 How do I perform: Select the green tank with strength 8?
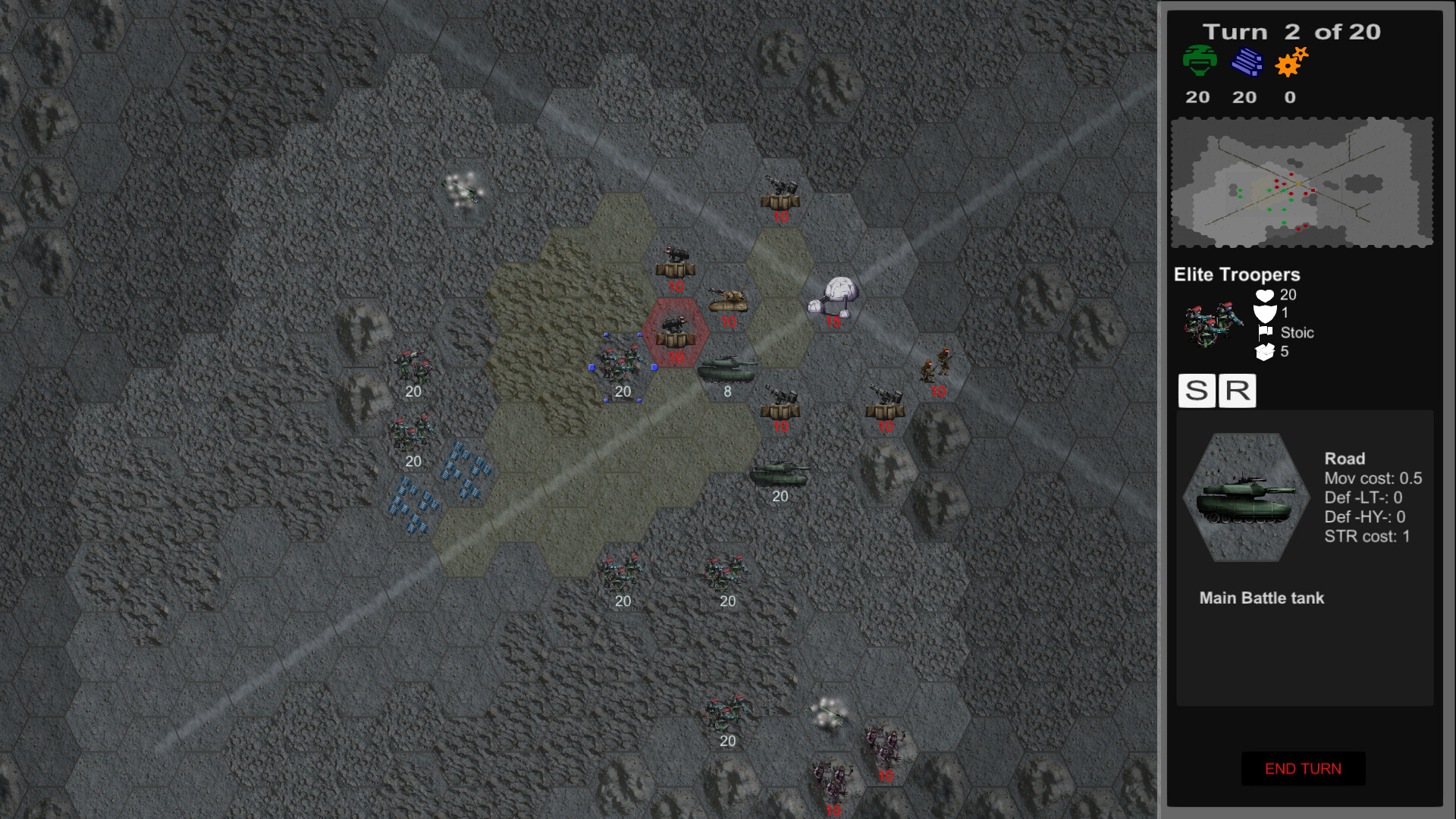coord(727,369)
